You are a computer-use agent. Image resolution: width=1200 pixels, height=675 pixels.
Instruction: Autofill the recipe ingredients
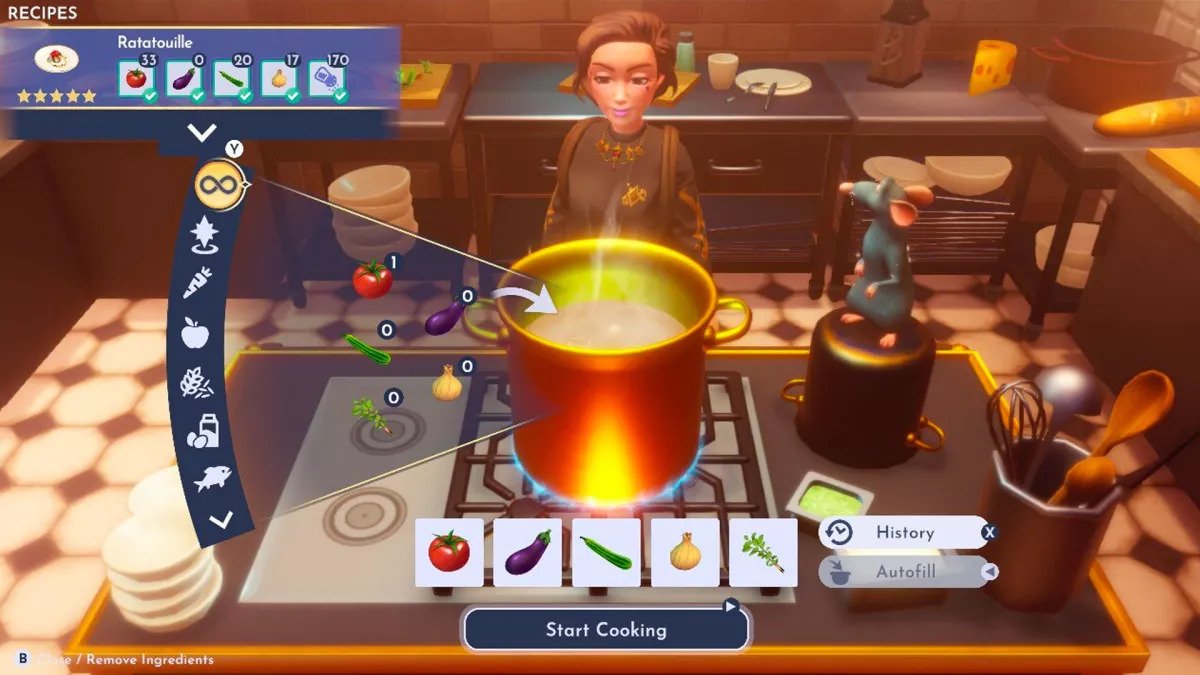pyautogui.click(x=904, y=572)
